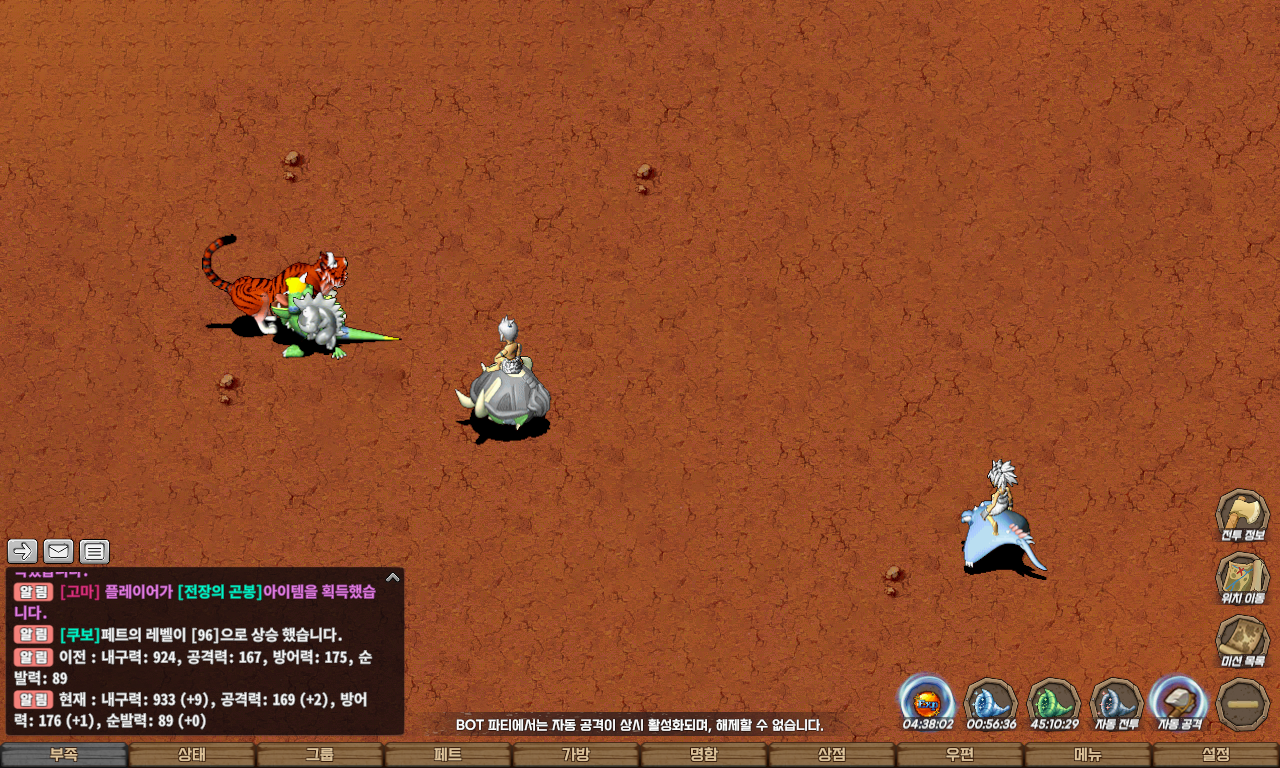Open the 상점 (Shop) menu
This screenshot has height=768, width=1280.
(x=832, y=755)
